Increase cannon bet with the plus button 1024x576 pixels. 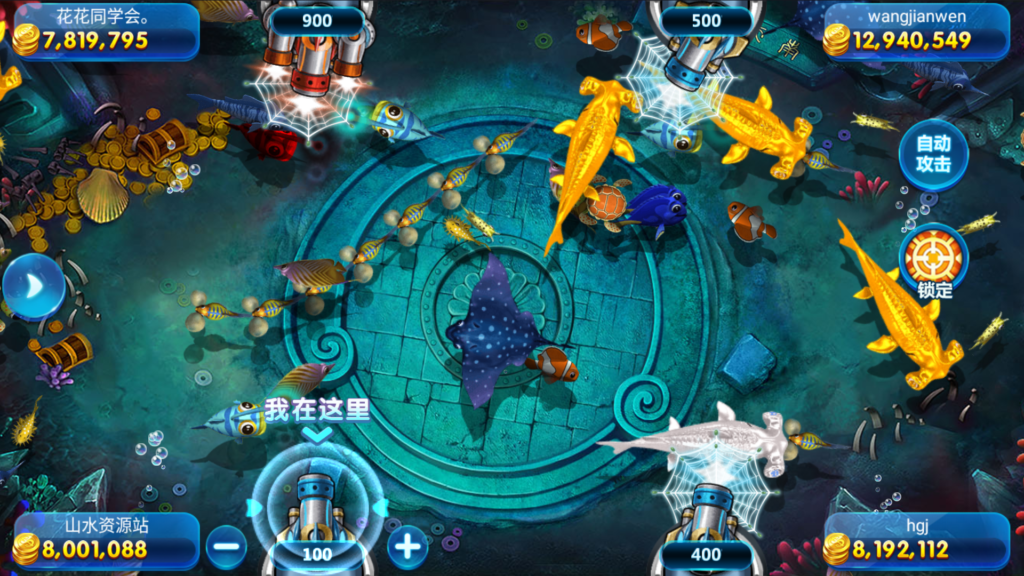click(407, 546)
